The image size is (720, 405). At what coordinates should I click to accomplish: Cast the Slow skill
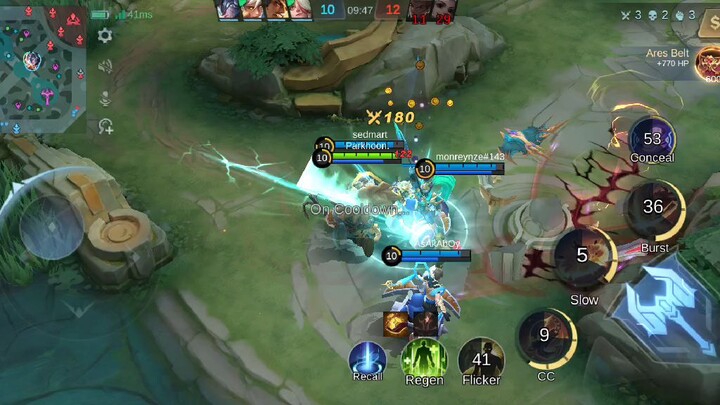(x=583, y=256)
